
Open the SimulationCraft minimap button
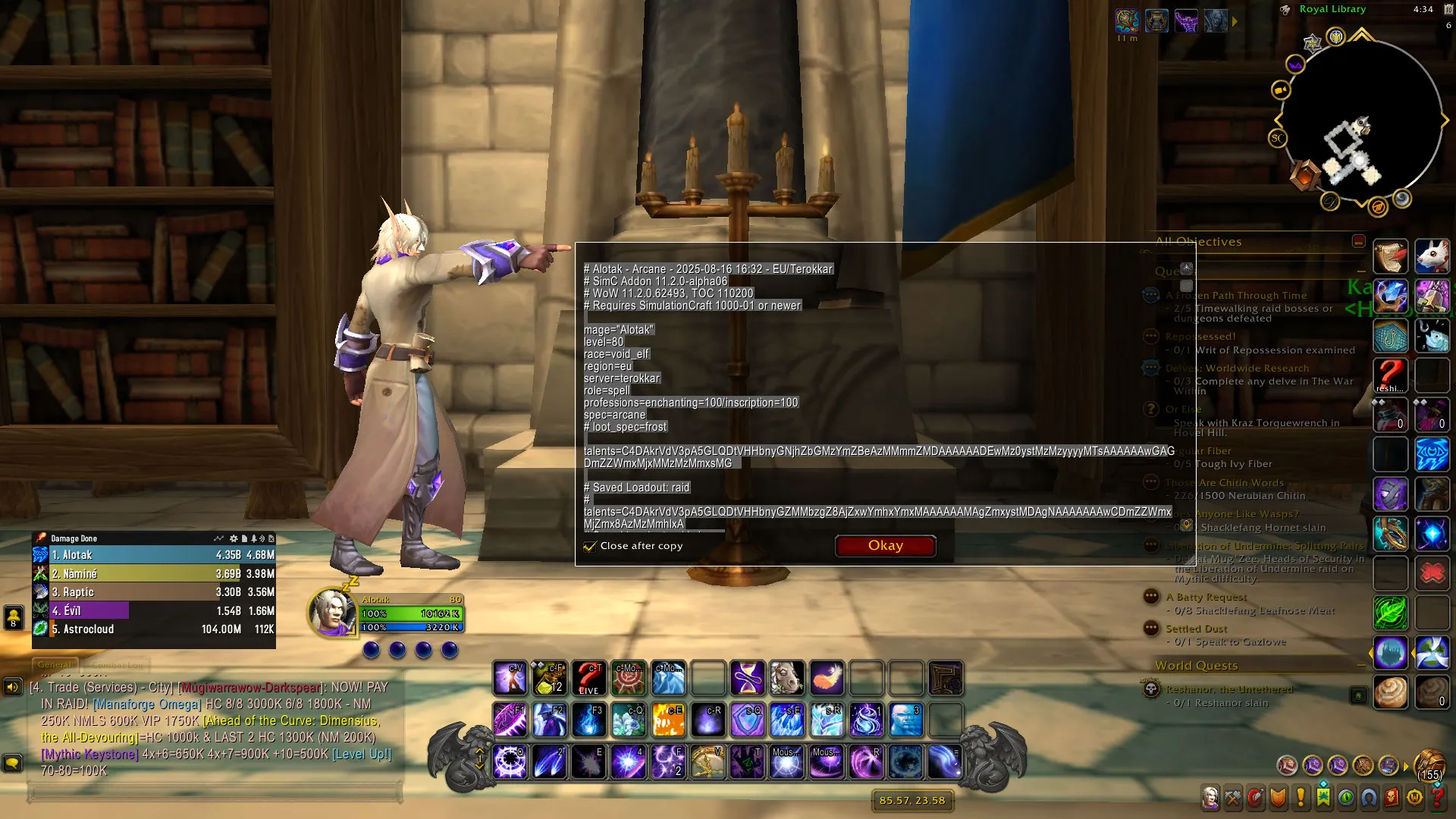[x=1278, y=138]
